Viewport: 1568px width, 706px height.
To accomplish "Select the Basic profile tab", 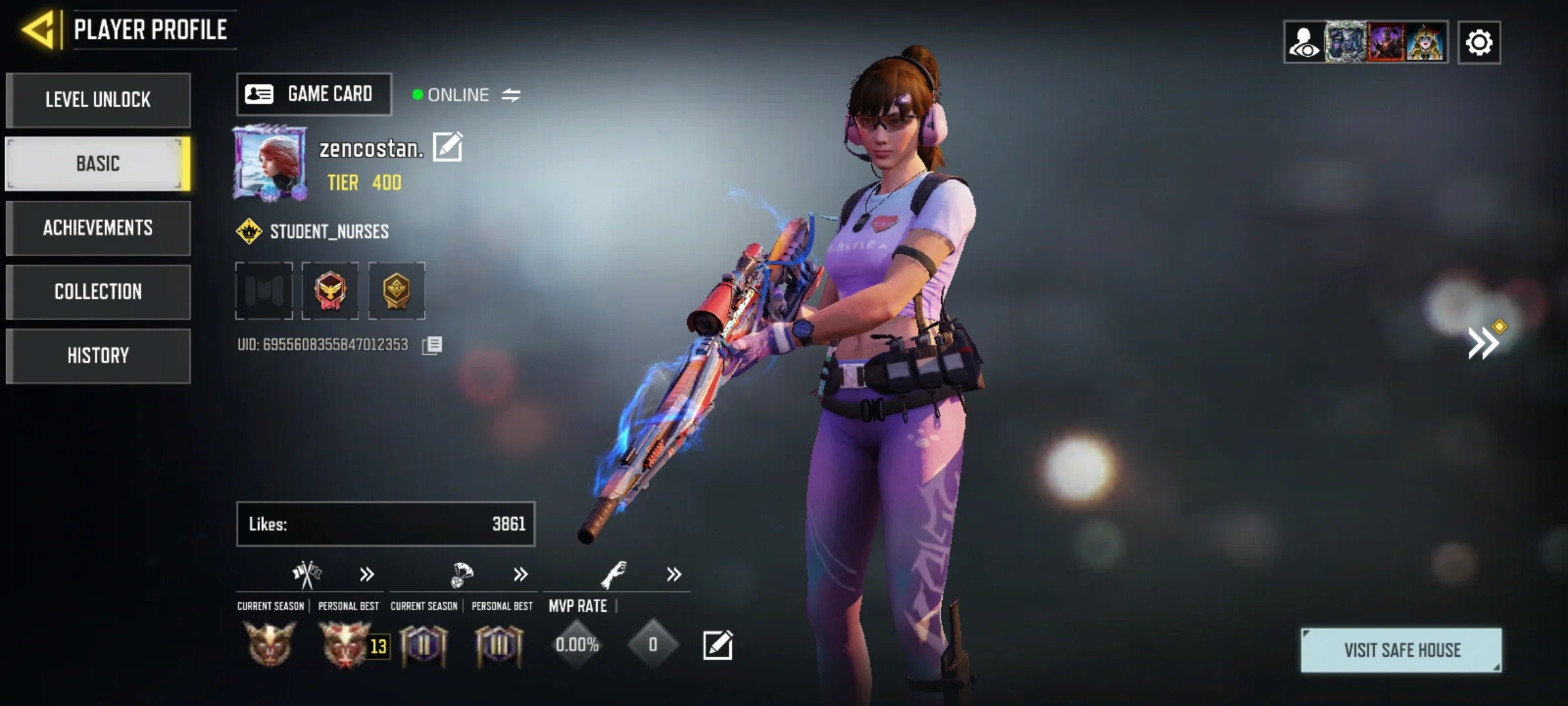I will (98, 163).
